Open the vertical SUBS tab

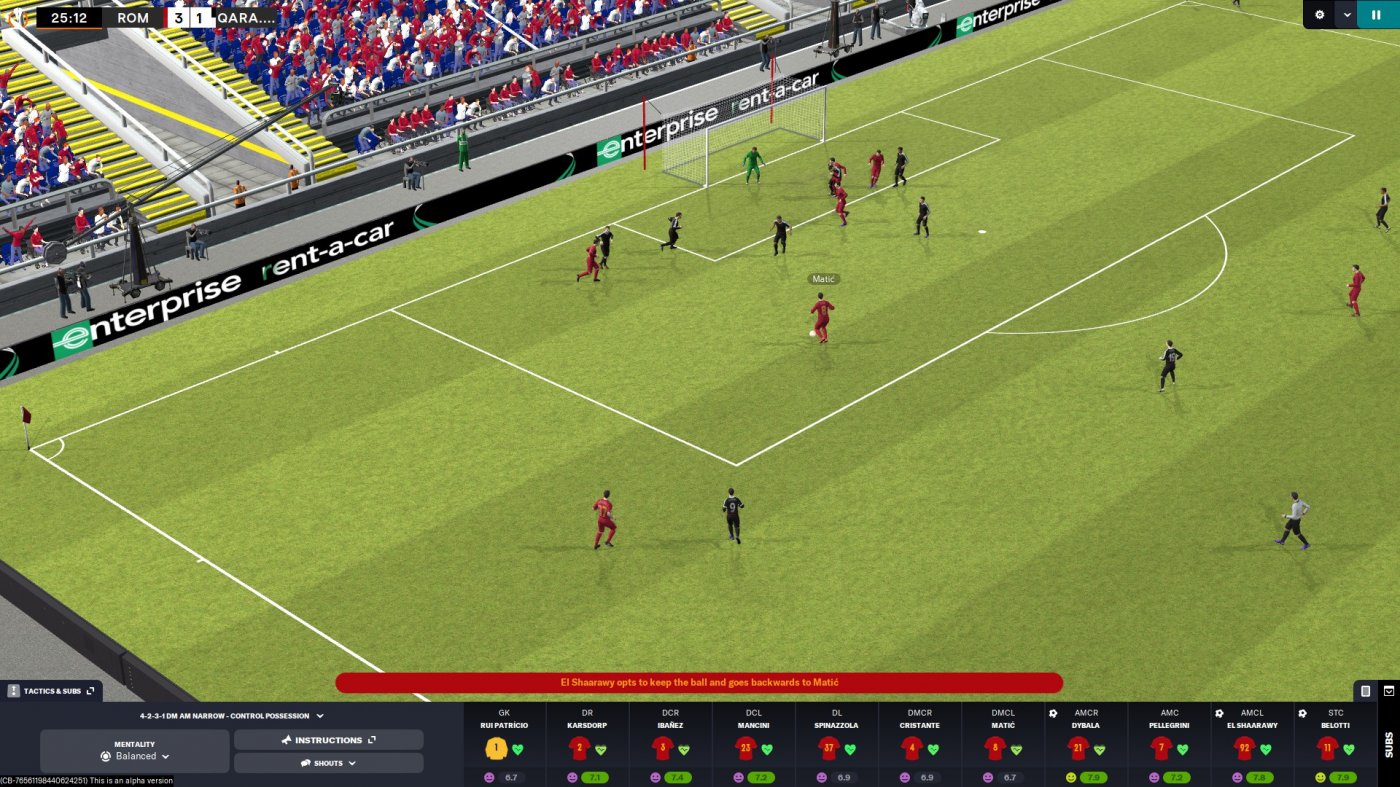1389,745
